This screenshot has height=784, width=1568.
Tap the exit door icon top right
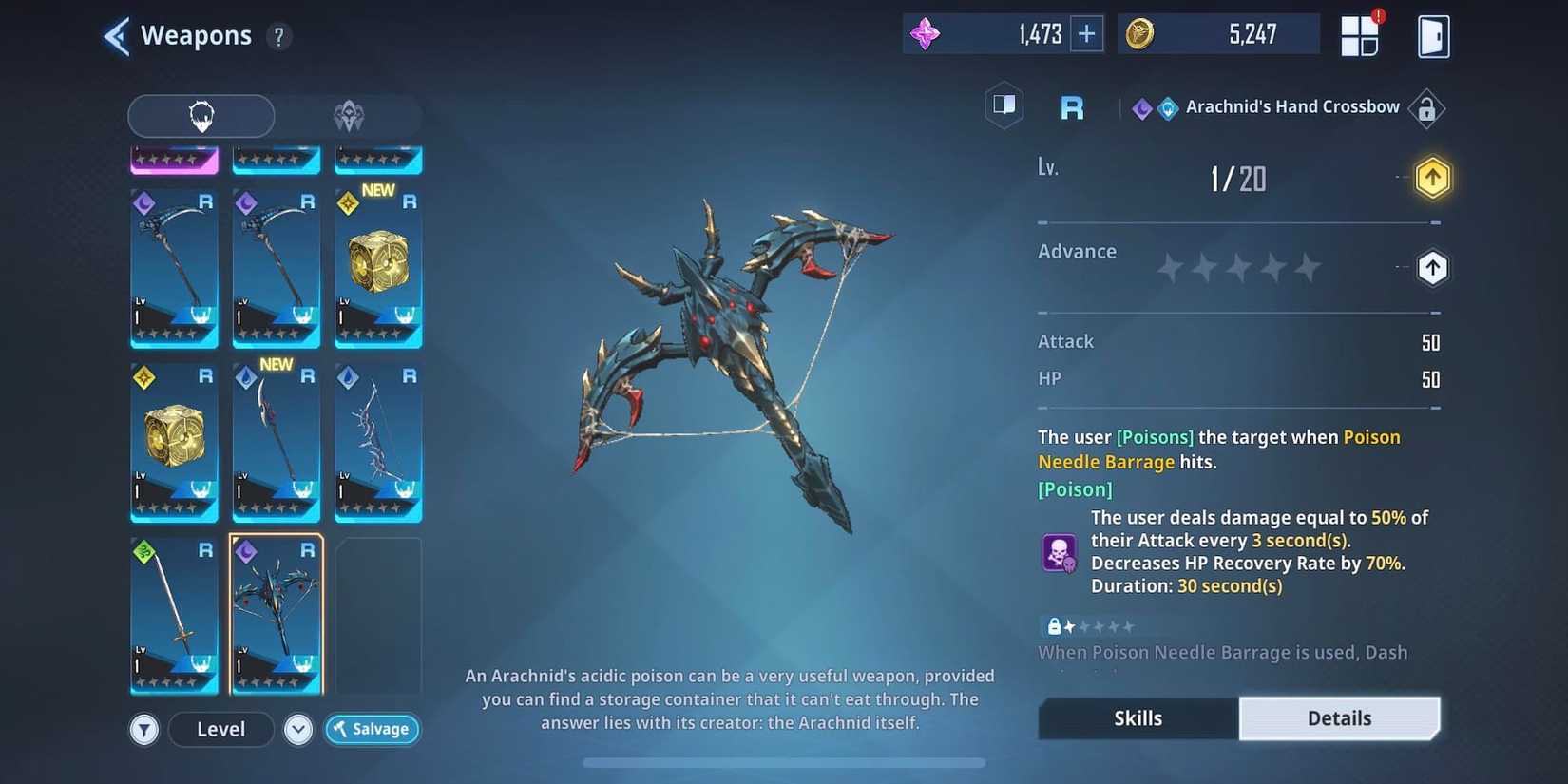[1433, 35]
